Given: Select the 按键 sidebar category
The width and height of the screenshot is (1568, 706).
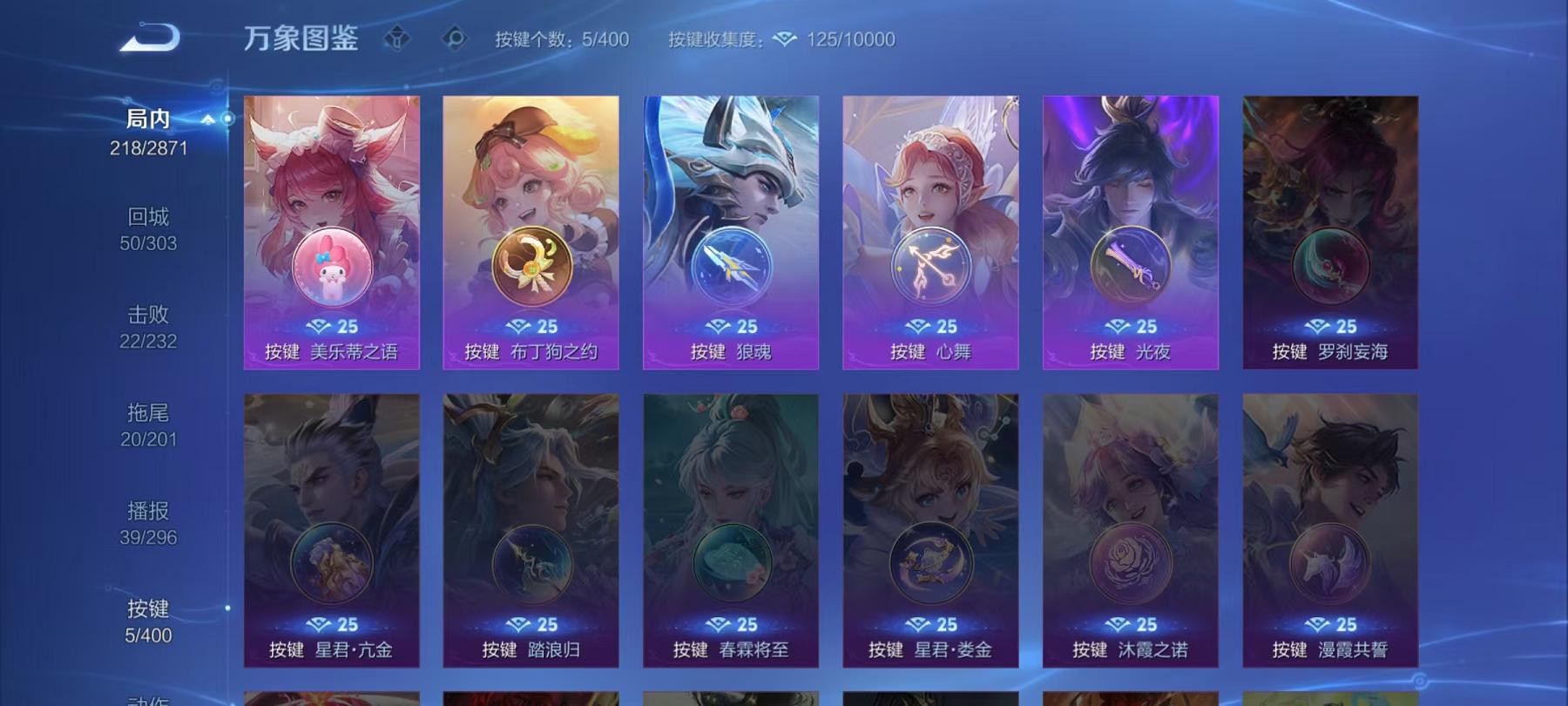Looking at the screenshot, I should click(x=146, y=613).
